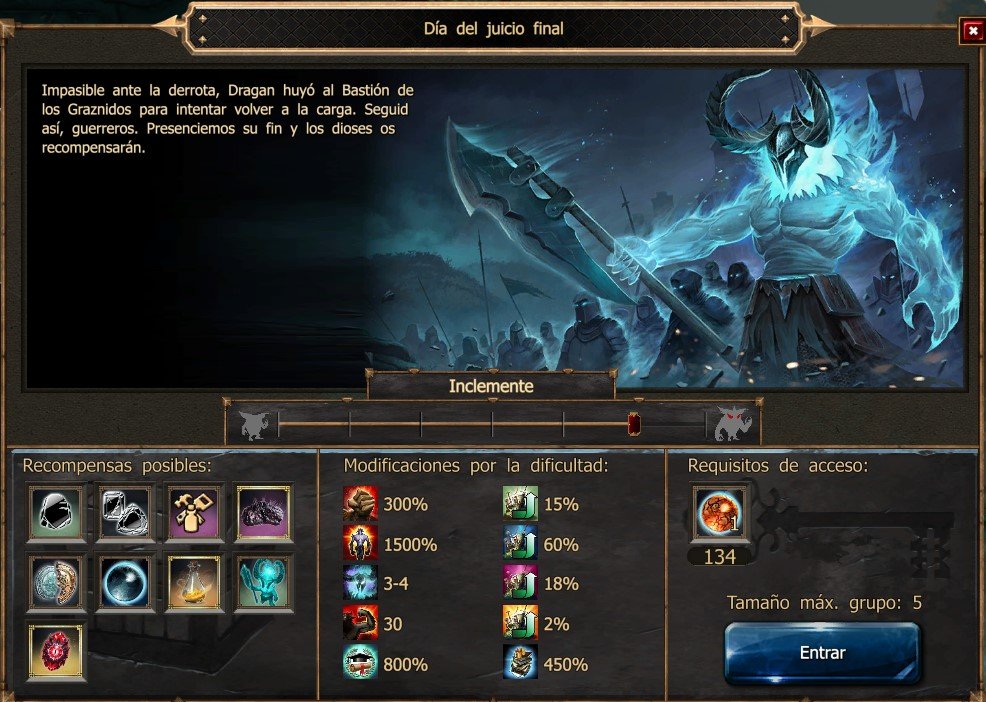Click the blue glowing orb reward
The image size is (986, 702).
126,582
